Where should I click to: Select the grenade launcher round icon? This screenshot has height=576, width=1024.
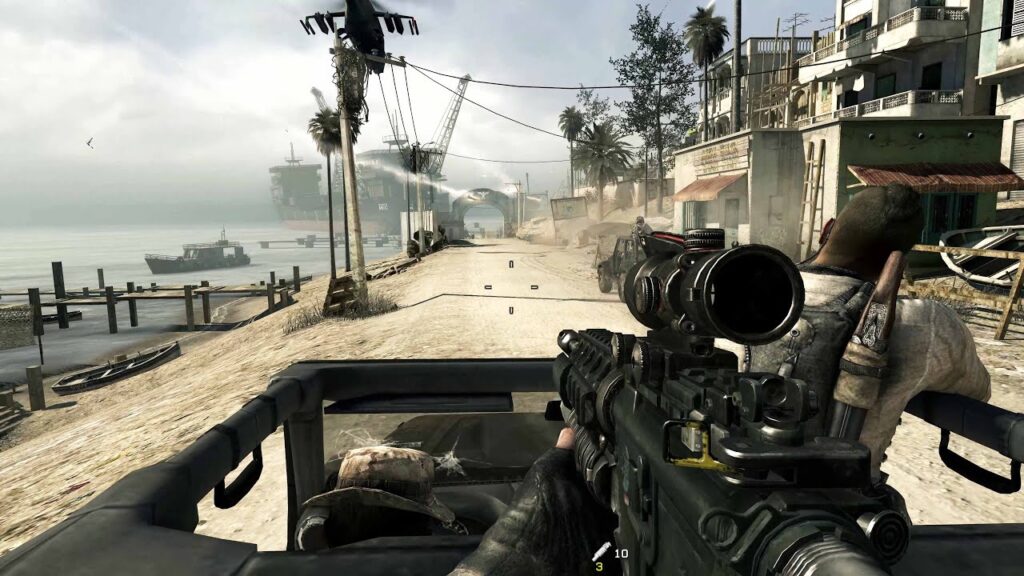601,551
